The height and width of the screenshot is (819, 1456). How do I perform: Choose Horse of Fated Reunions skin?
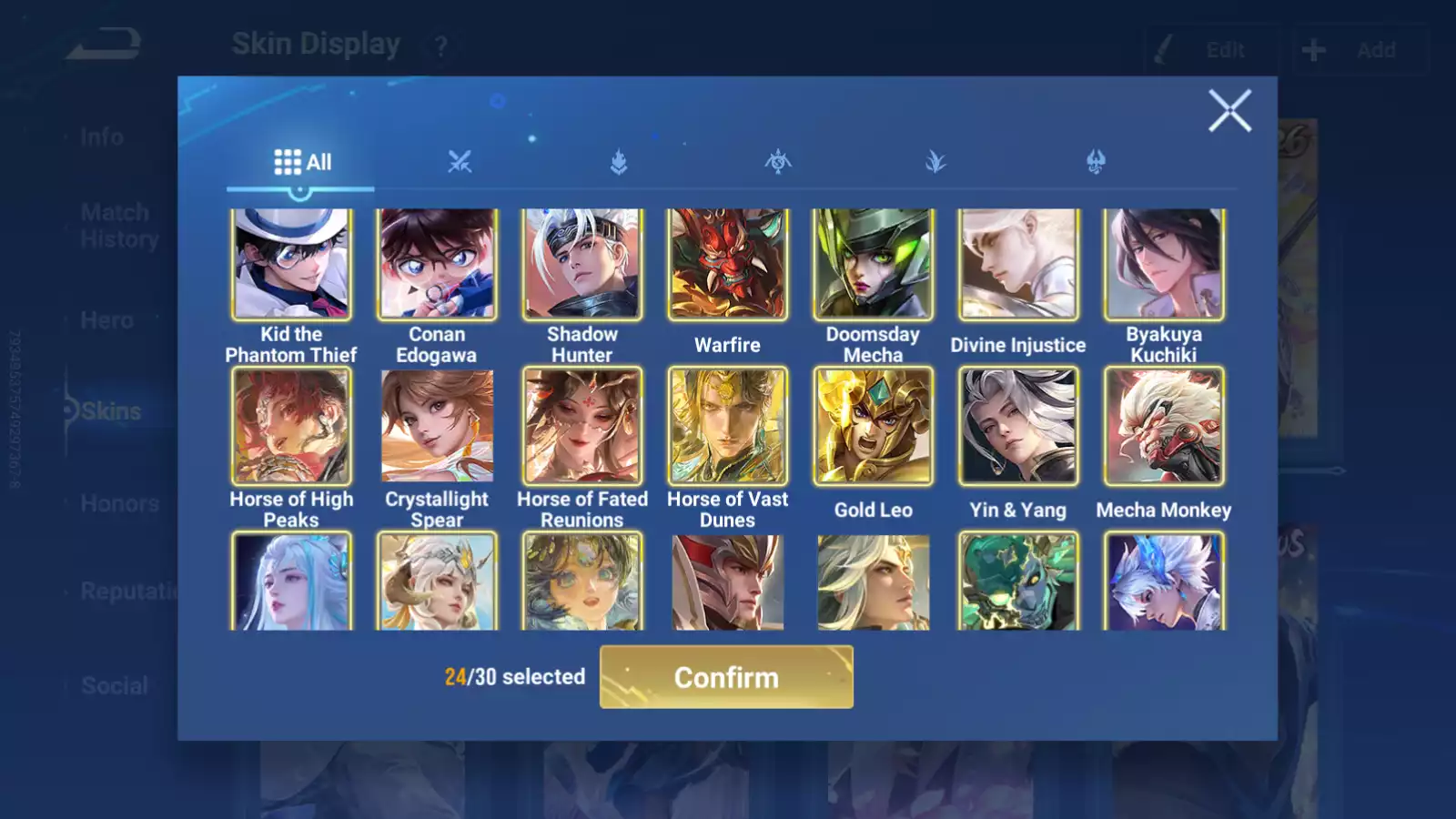582,426
